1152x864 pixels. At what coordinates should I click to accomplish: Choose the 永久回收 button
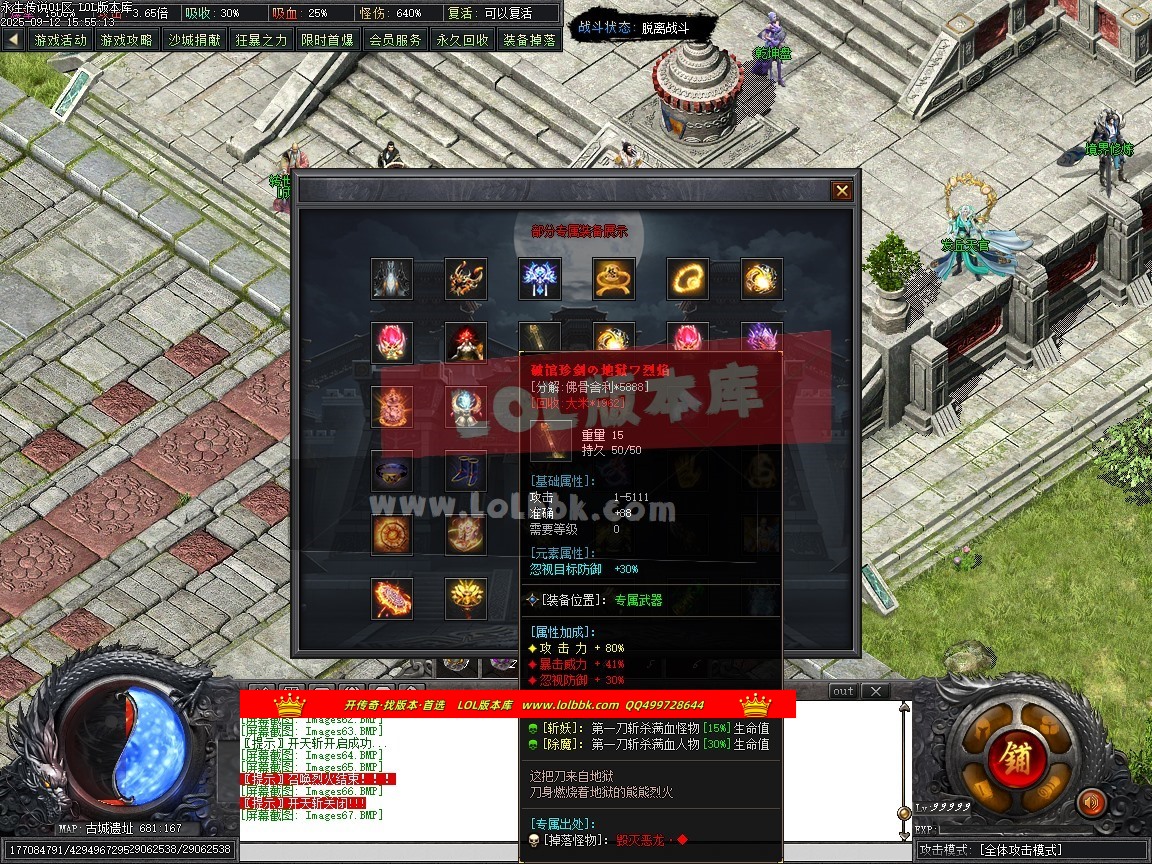(462, 40)
